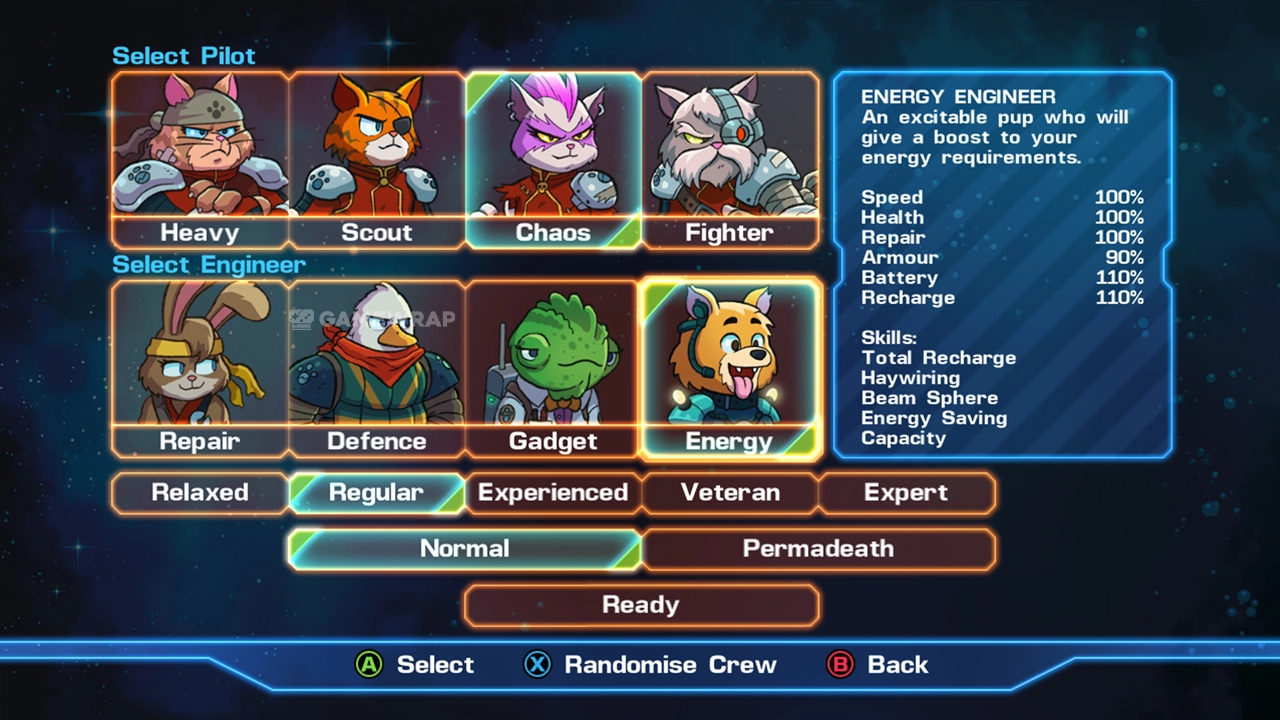
Task: Choose the Repair engineer rabbit
Action: (x=200, y=368)
